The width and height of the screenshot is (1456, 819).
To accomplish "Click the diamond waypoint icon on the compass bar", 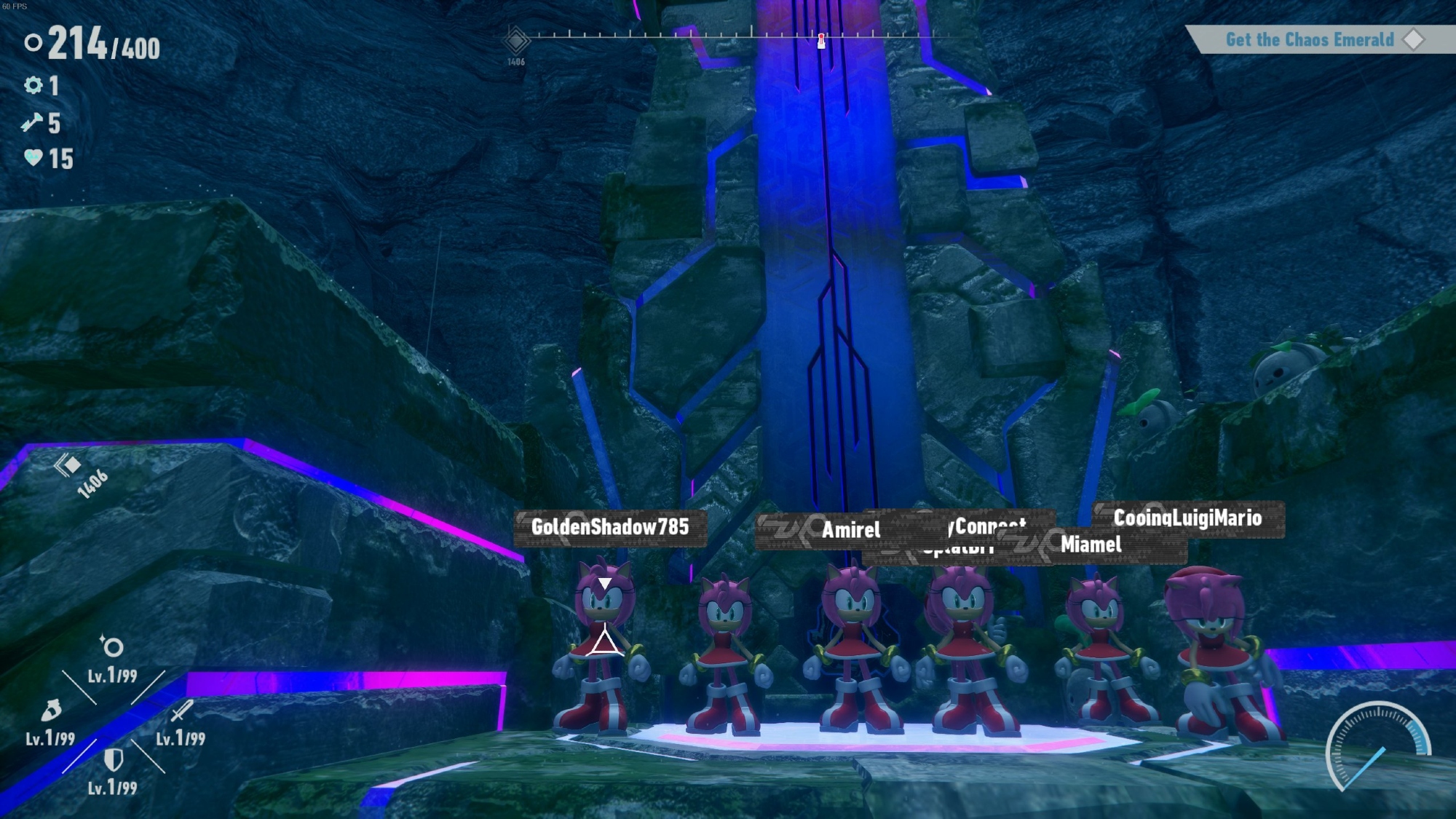I will 515,40.
